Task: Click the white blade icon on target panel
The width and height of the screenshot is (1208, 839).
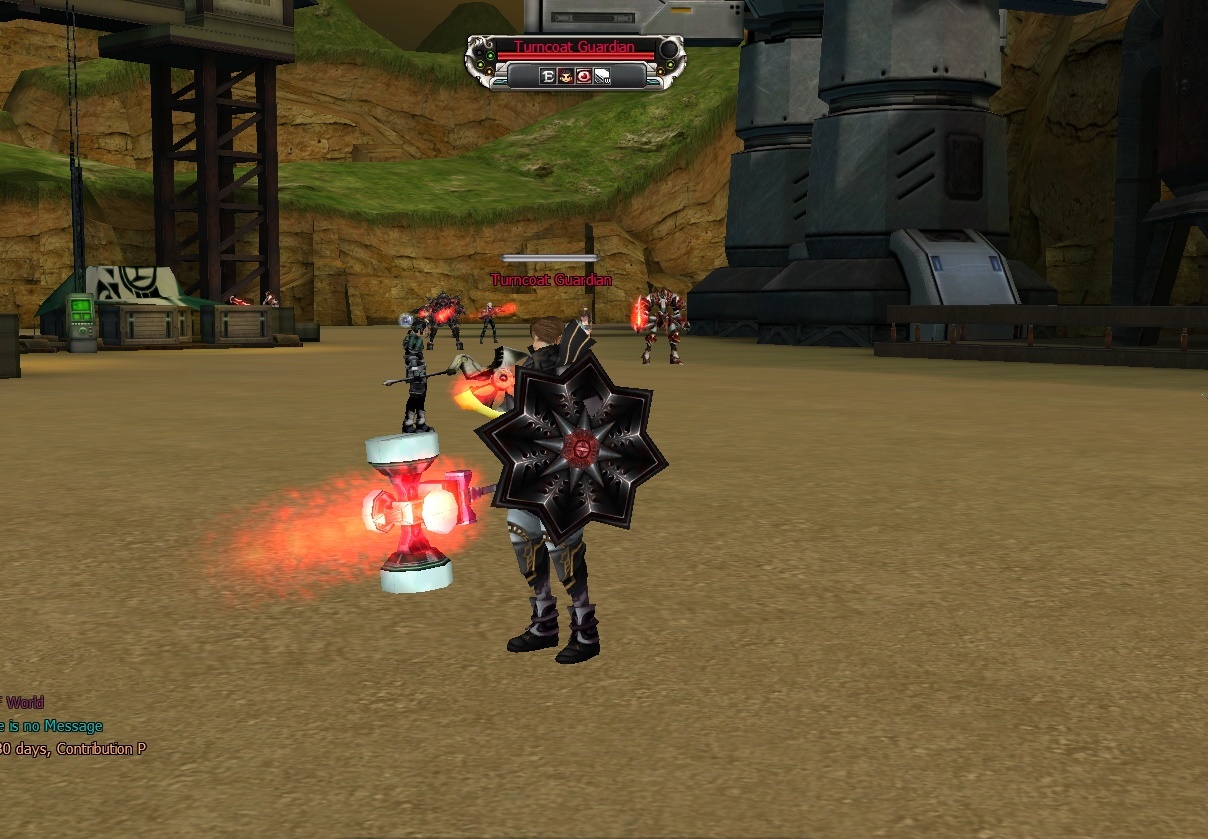Action: point(602,76)
